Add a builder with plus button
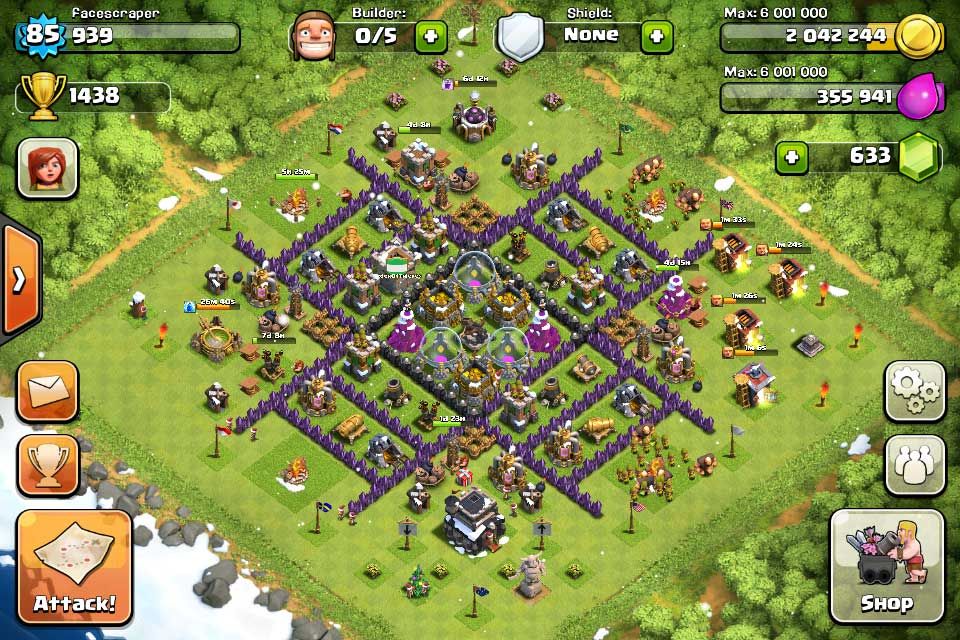 click(431, 37)
